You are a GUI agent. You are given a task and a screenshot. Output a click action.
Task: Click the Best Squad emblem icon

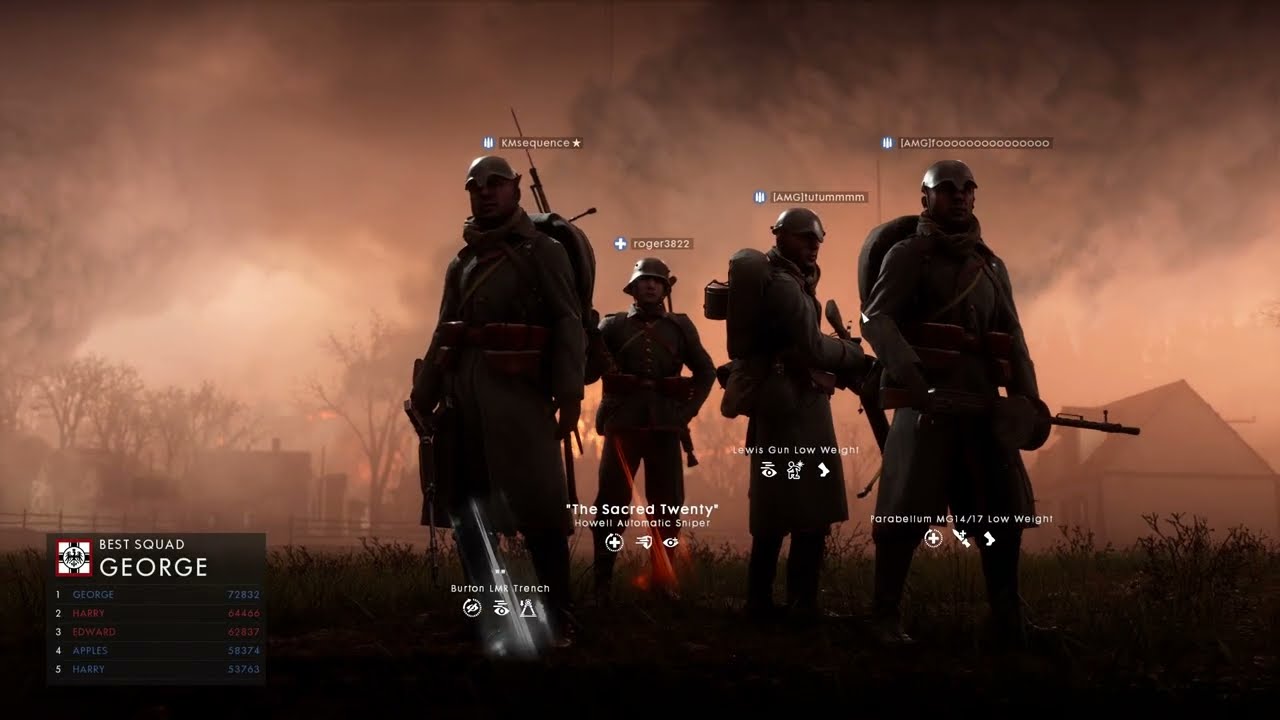(x=74, y=558)
